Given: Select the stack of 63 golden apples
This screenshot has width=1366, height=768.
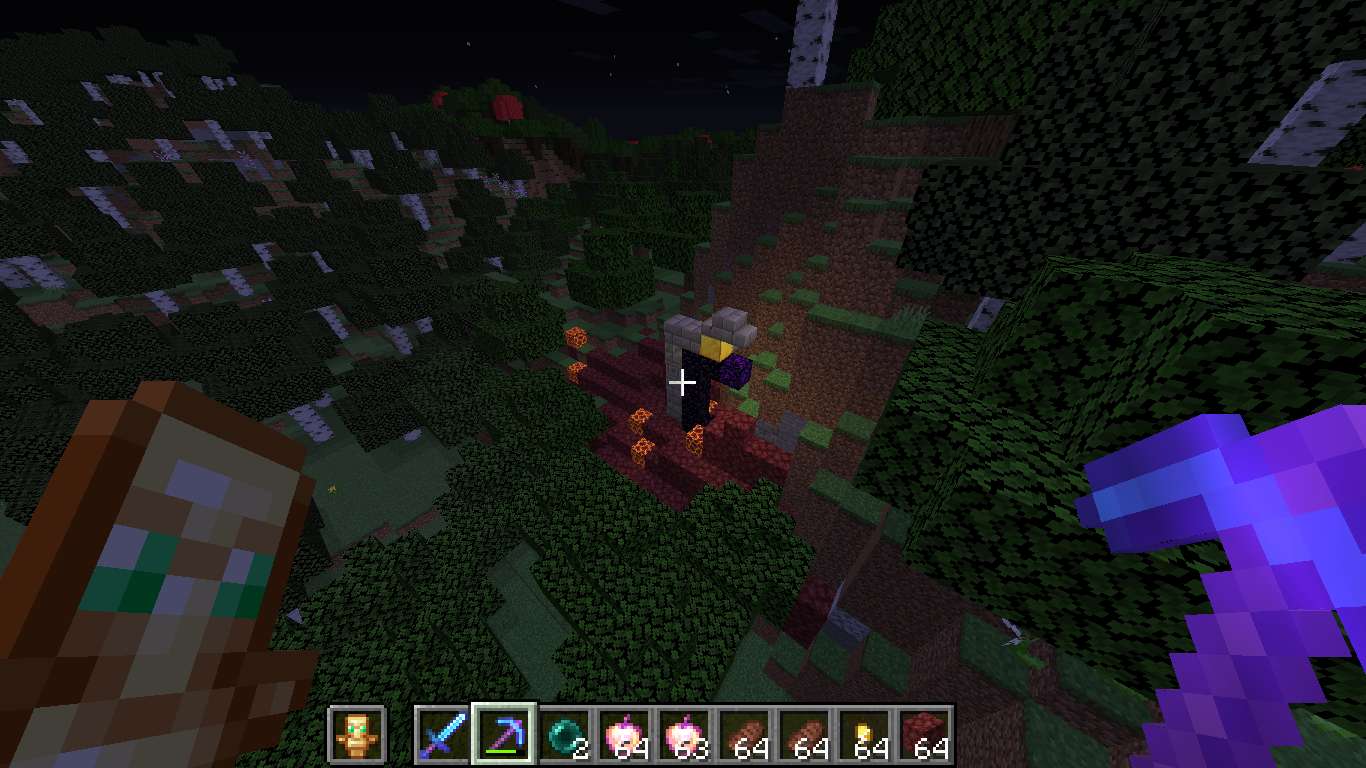Looking at the screenshot, I should [x=686, y=736].
